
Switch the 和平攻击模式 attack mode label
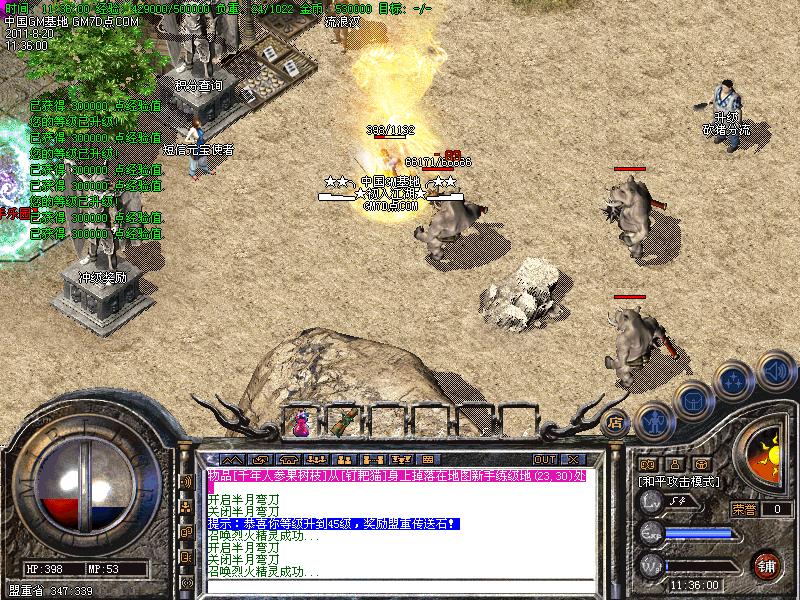tap(680, 481)
